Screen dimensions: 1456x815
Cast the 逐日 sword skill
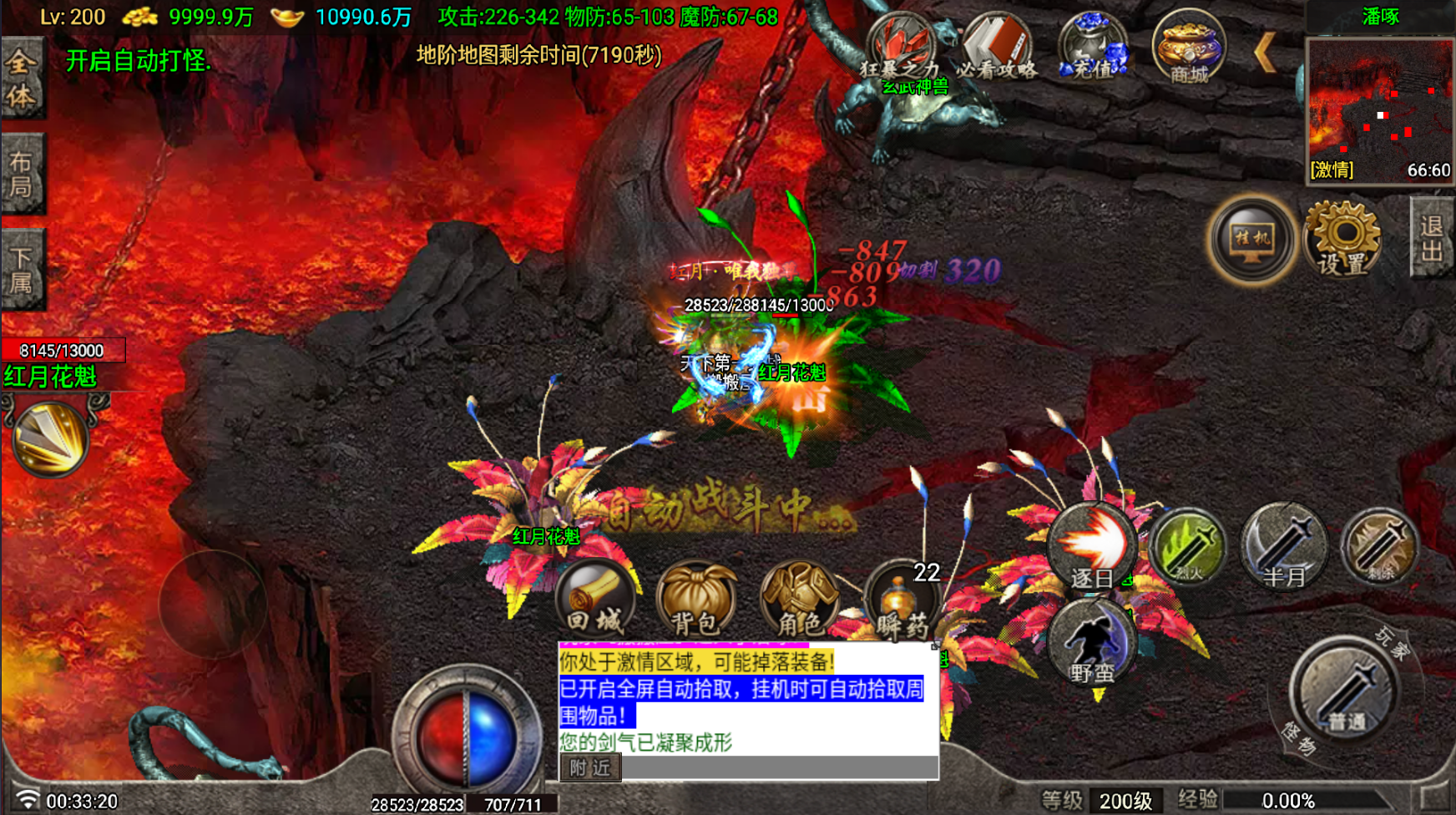click(1093, 548)
